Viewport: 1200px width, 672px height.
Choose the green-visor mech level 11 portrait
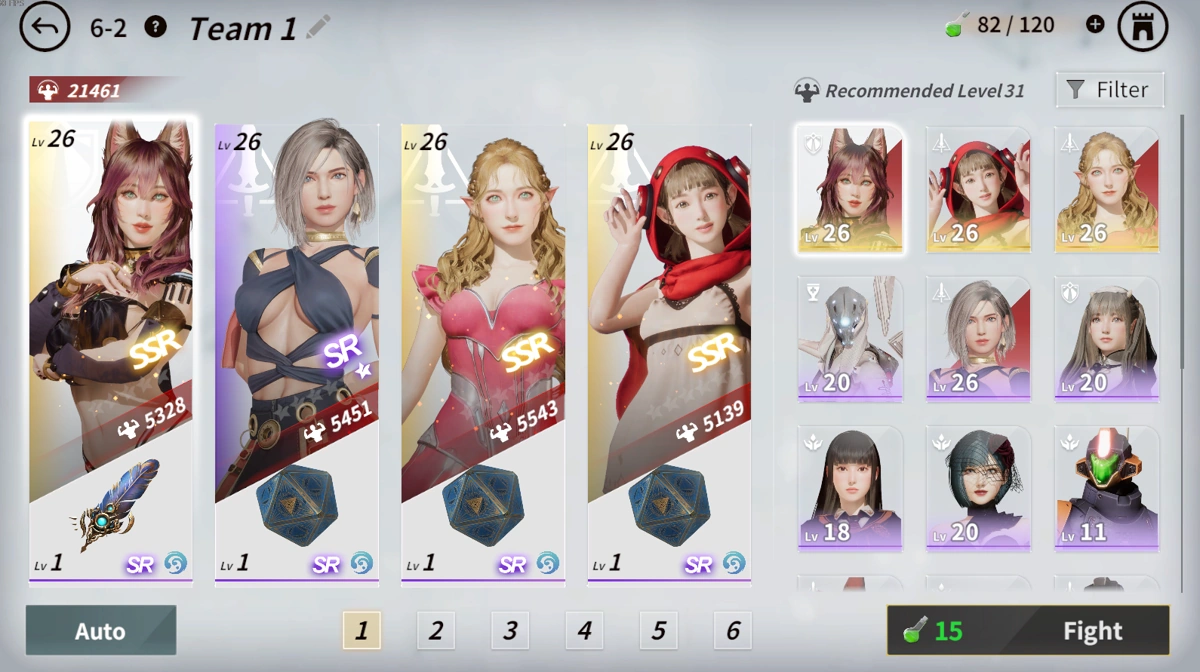point(1106,488)
